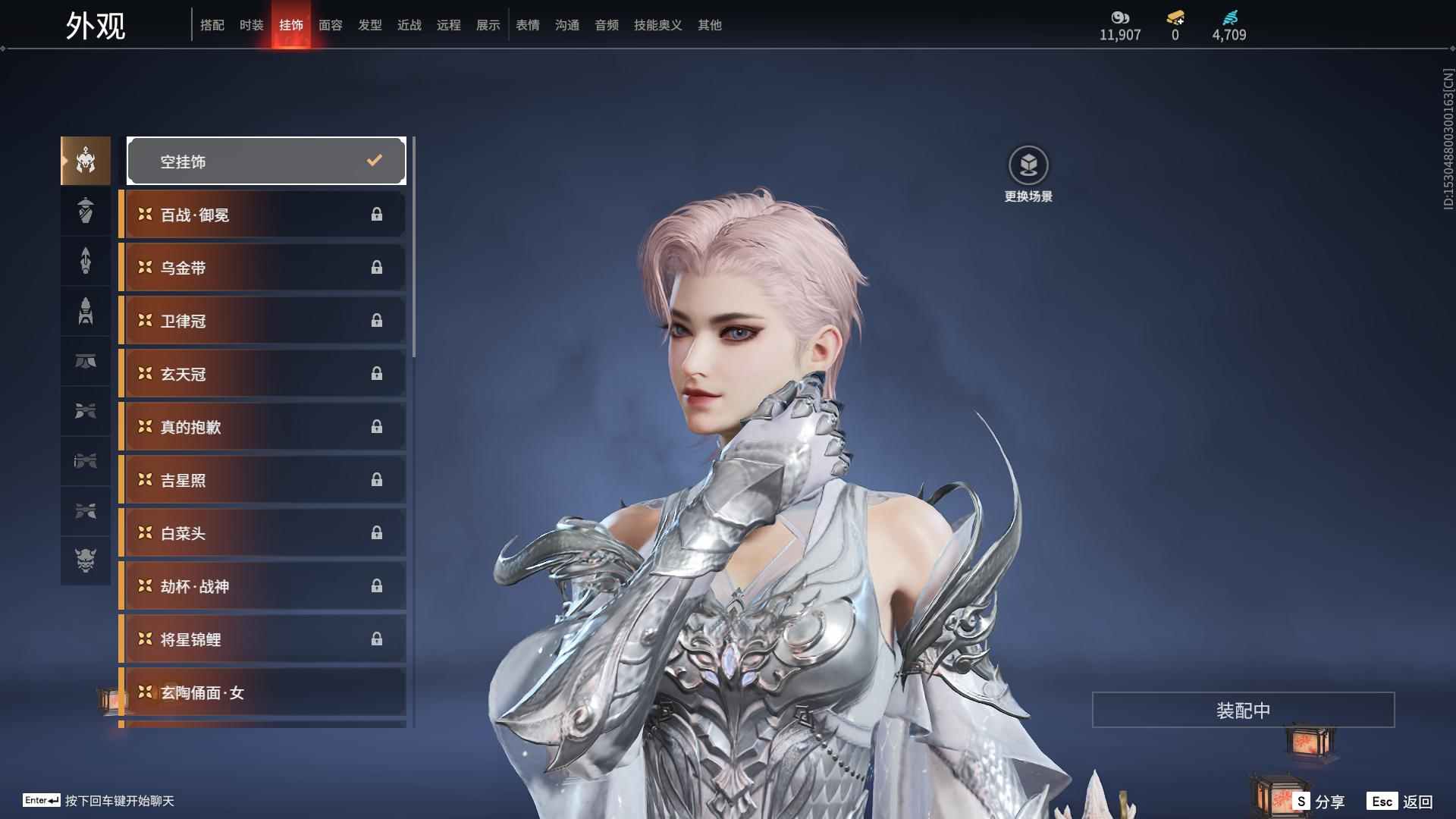Click the 分享 share button
The width and height of the screenshot is (1456, 819).
coord(1319,801)
